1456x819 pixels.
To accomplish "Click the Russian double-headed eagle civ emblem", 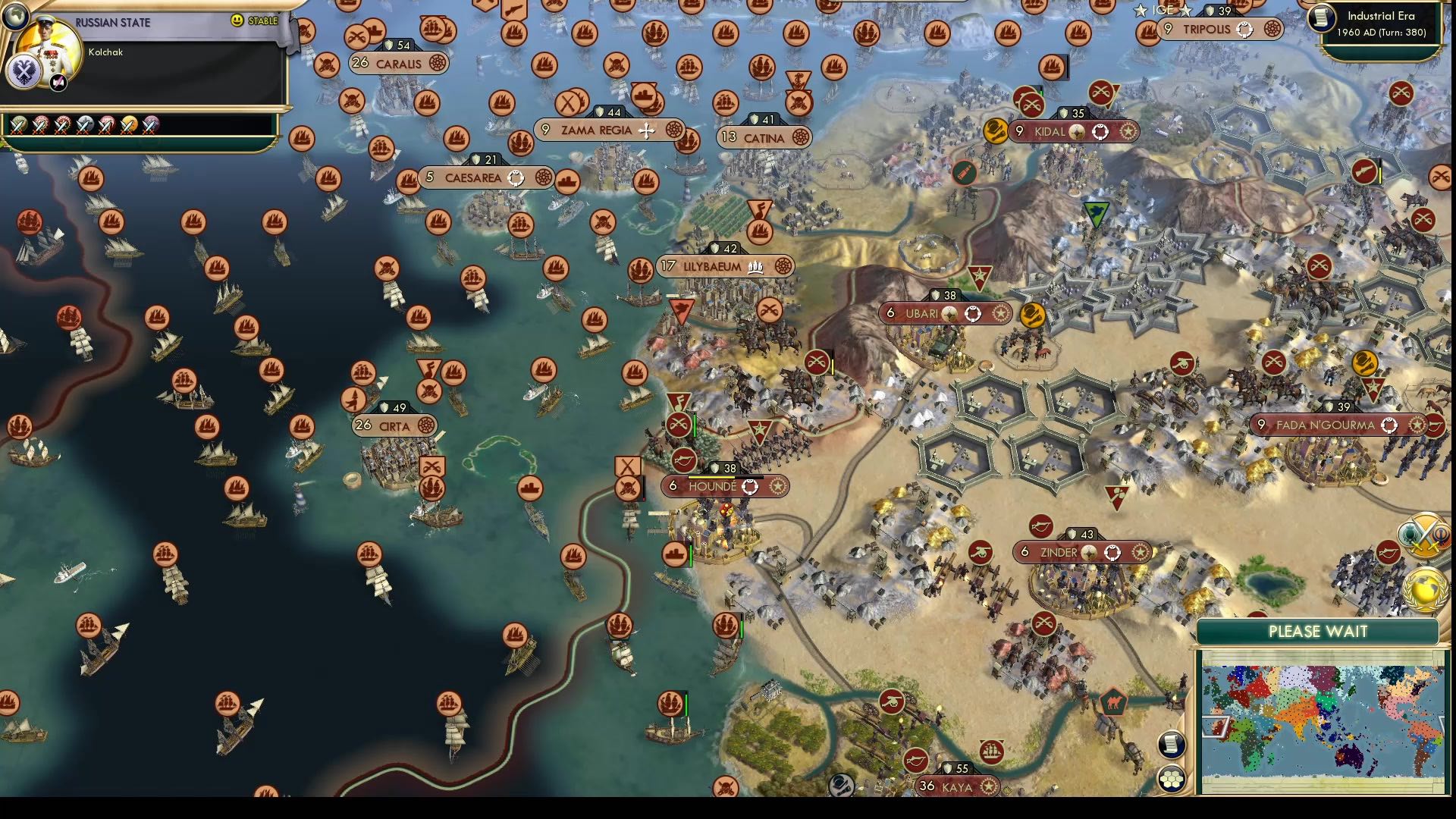I will [x=24, y=73].
